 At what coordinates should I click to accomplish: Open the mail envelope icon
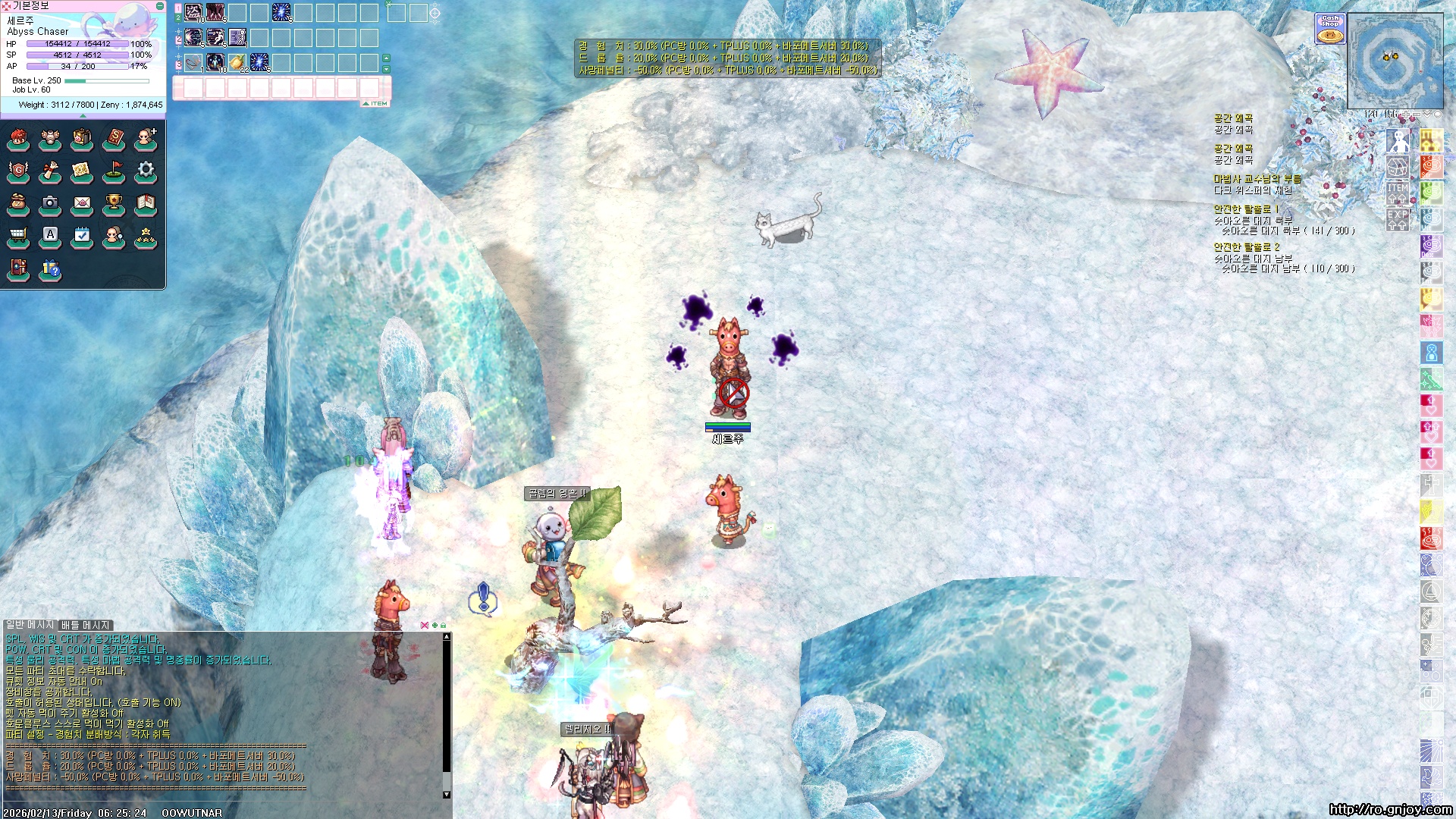pos(82,203)
